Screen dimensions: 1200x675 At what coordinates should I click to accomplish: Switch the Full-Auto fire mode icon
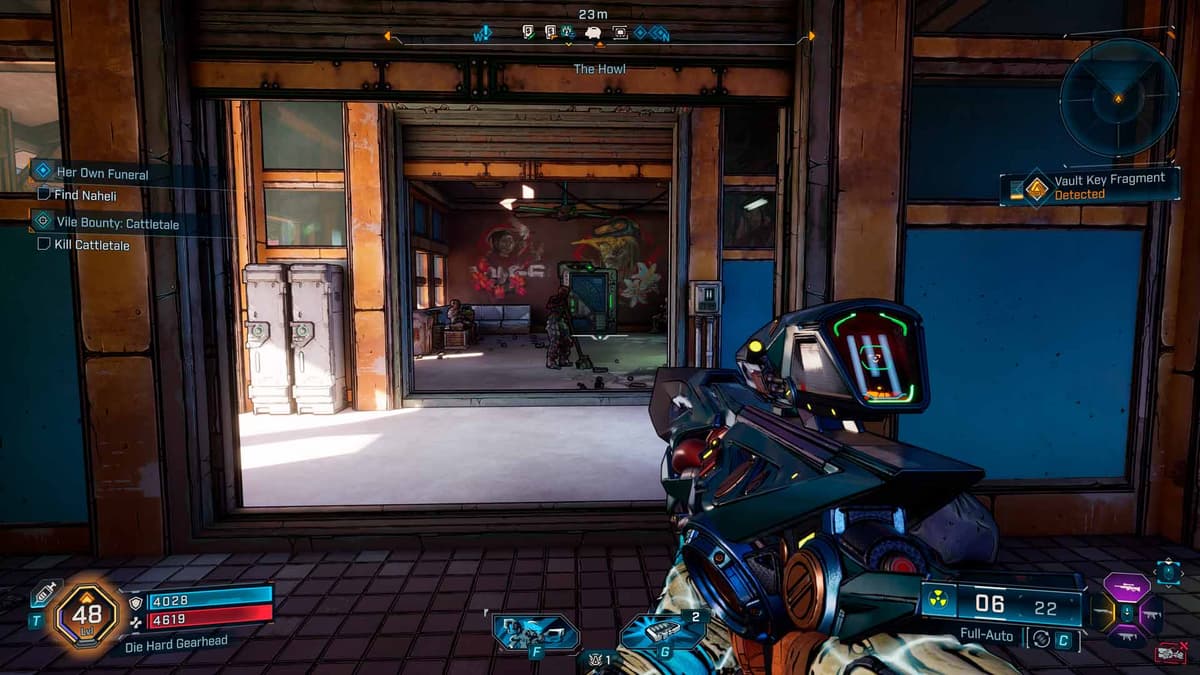pyautogui.click(x=1040, y=637)
